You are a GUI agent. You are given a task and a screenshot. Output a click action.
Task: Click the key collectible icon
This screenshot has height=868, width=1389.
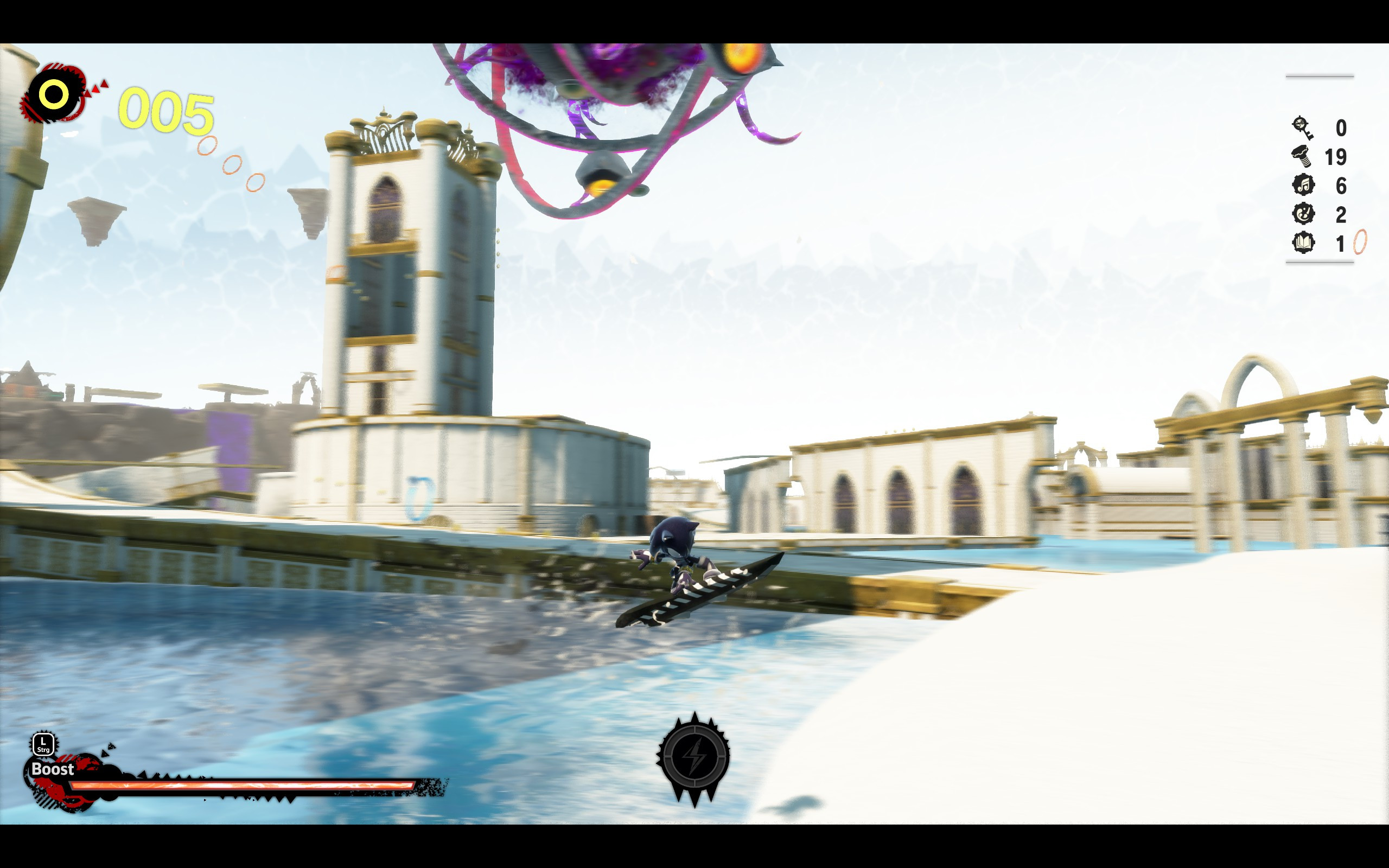[x=1301, y=127]
